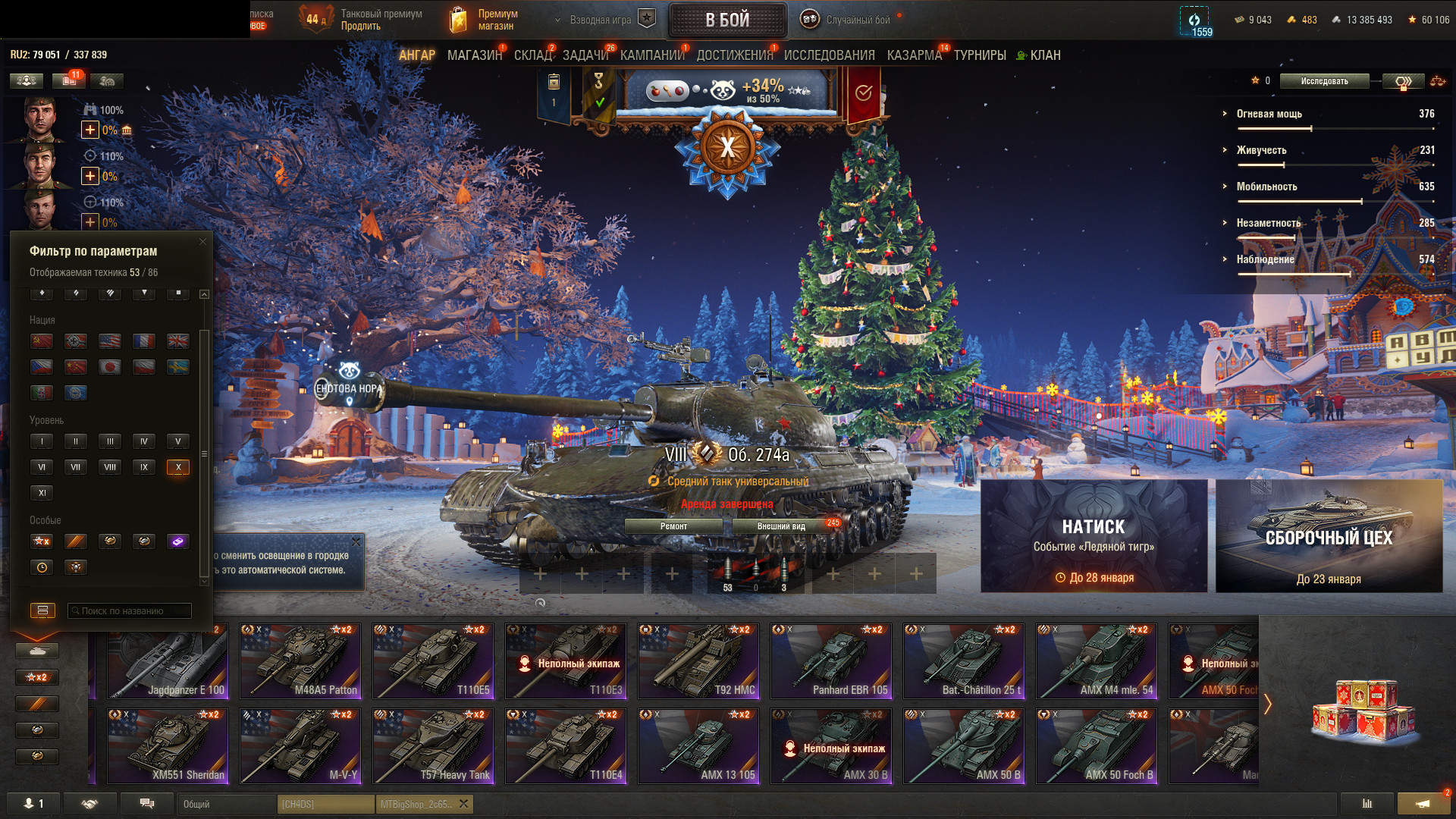Screen dimensions: 1456x819
Task: Go to the ТУРНИРЫ tab
Action: [x=980, y=55]
